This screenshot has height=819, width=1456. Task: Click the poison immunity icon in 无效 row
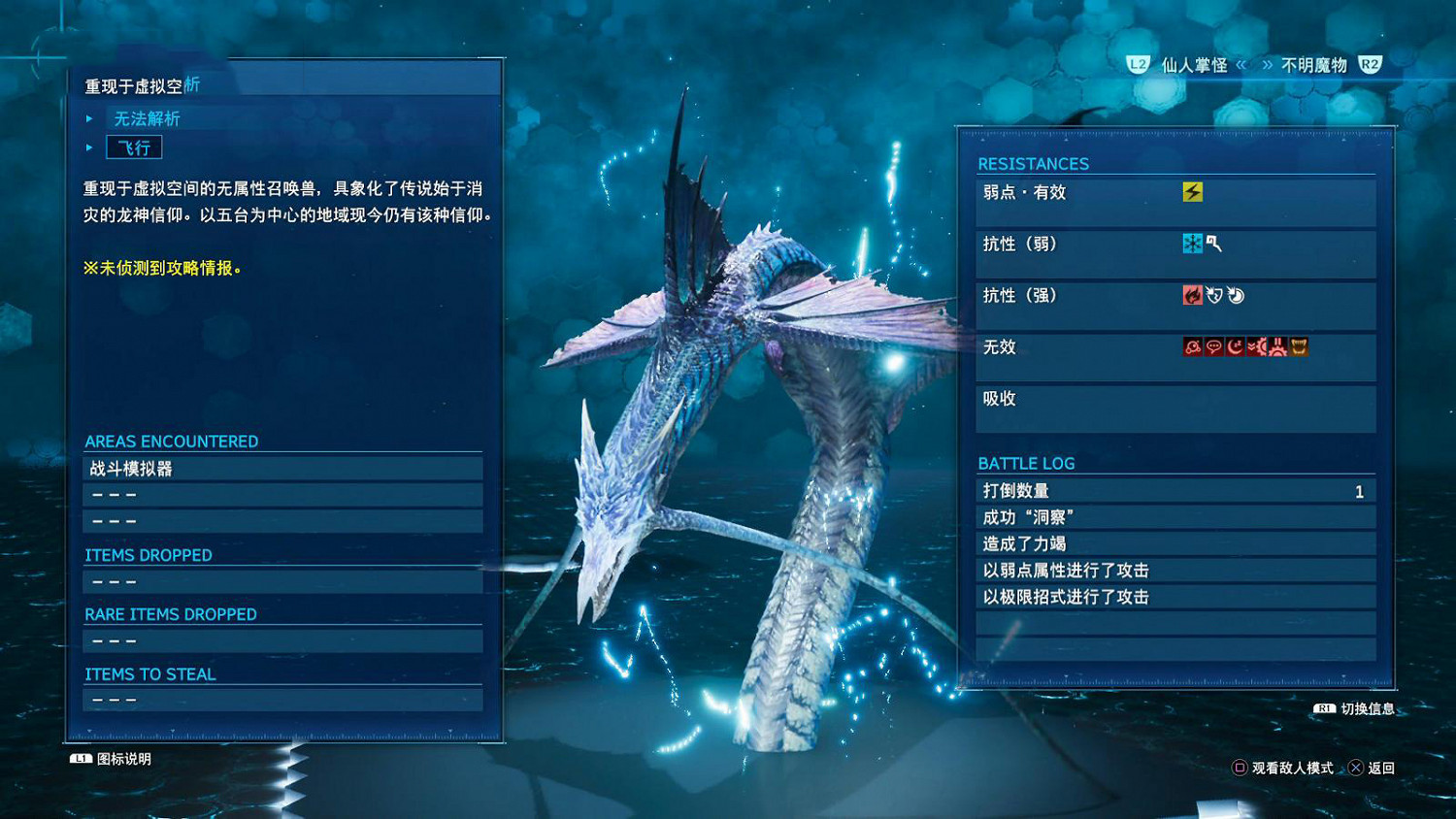(1192, 346)
